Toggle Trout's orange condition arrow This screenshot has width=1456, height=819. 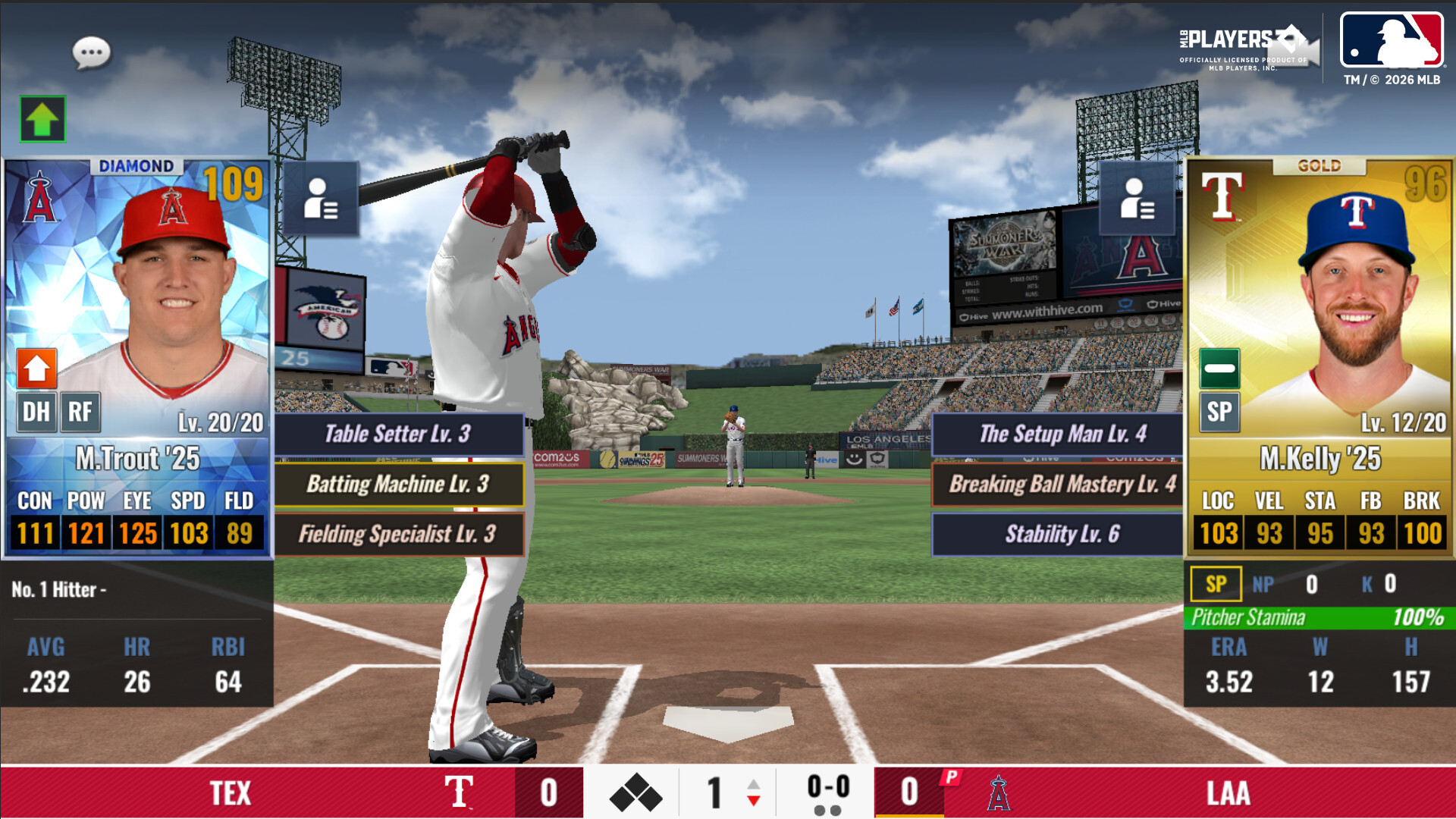(x=35, y=369)
